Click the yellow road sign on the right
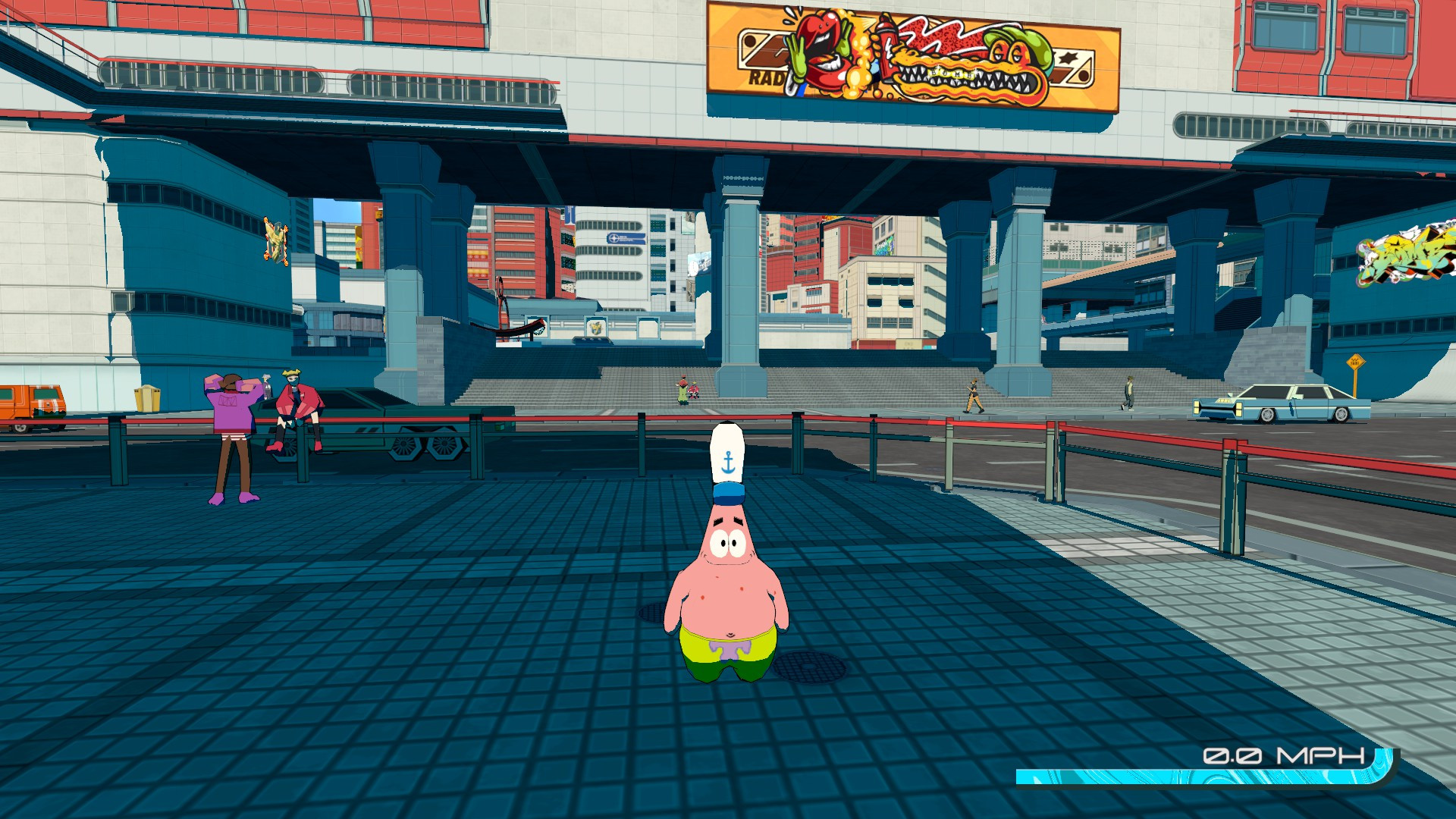1456x819 pixels. point(1355,362)
